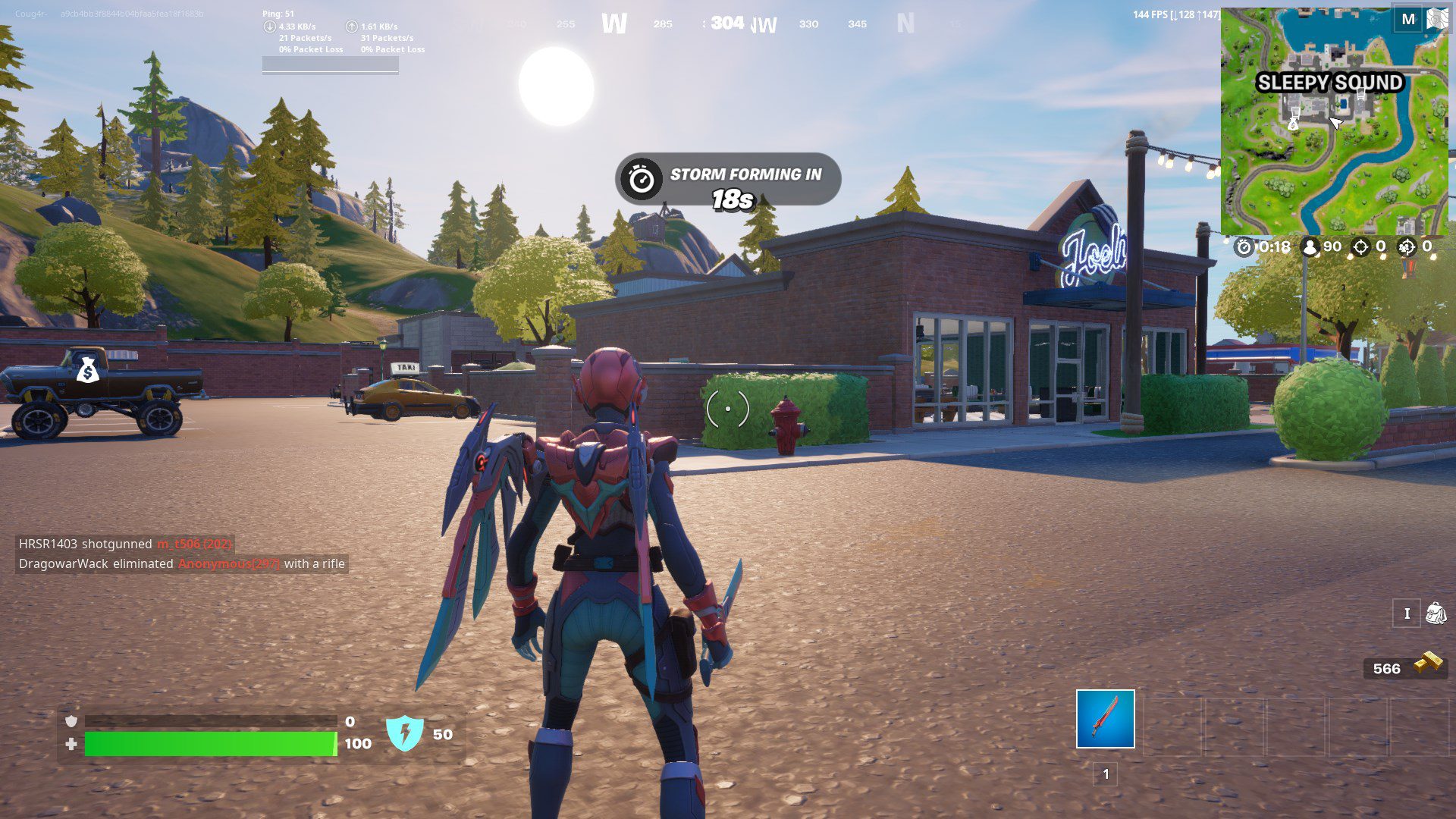Click the Sleepy Sound location label
Image resolution: width=1456 pixels, height=819 pixels.
click(1332, 83)
